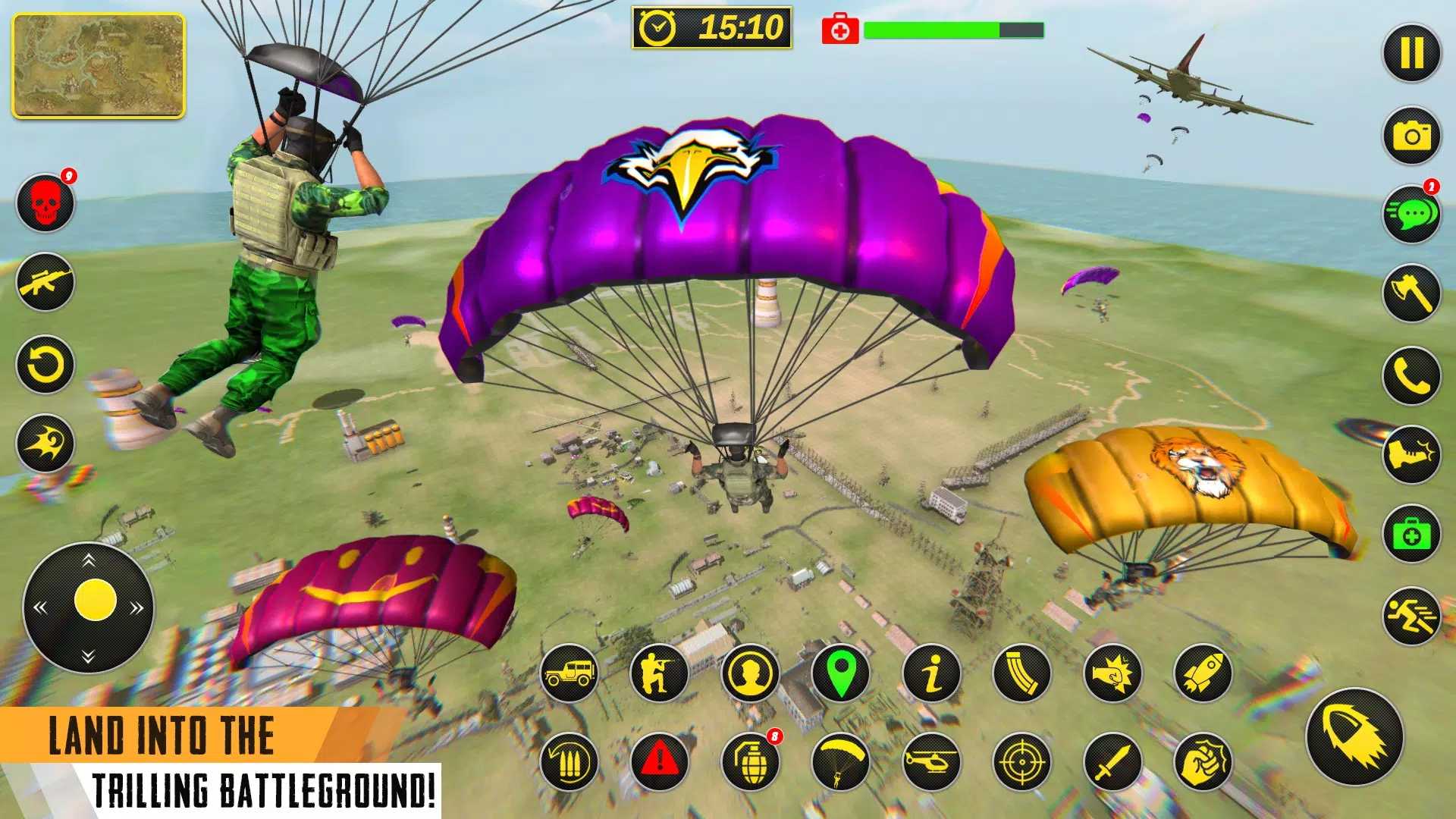Click the red warning triangle icon
The width and height of the screenshot is (1456, 819).
pos(659,761)
